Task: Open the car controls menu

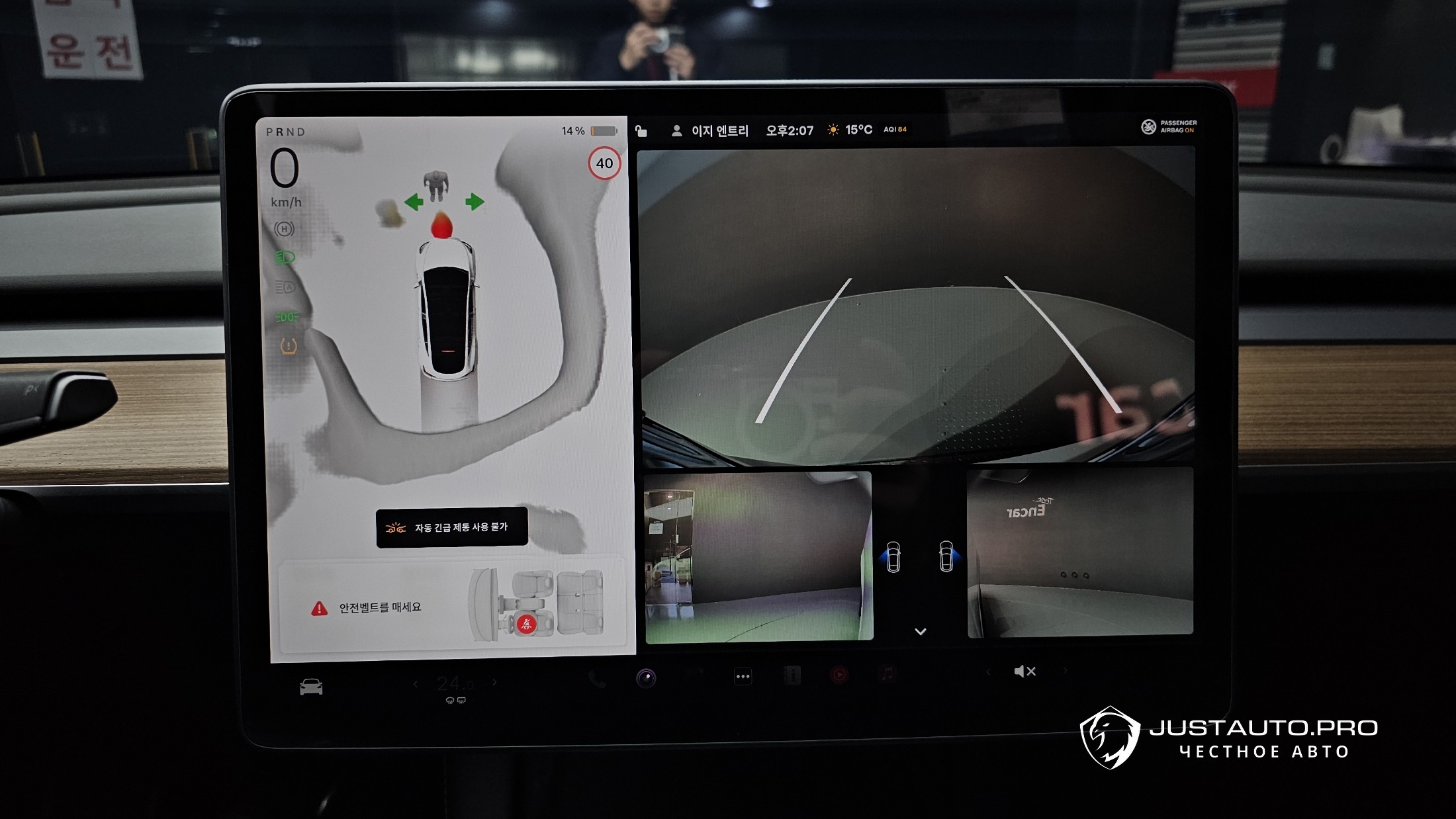Action: pos(311,687)
